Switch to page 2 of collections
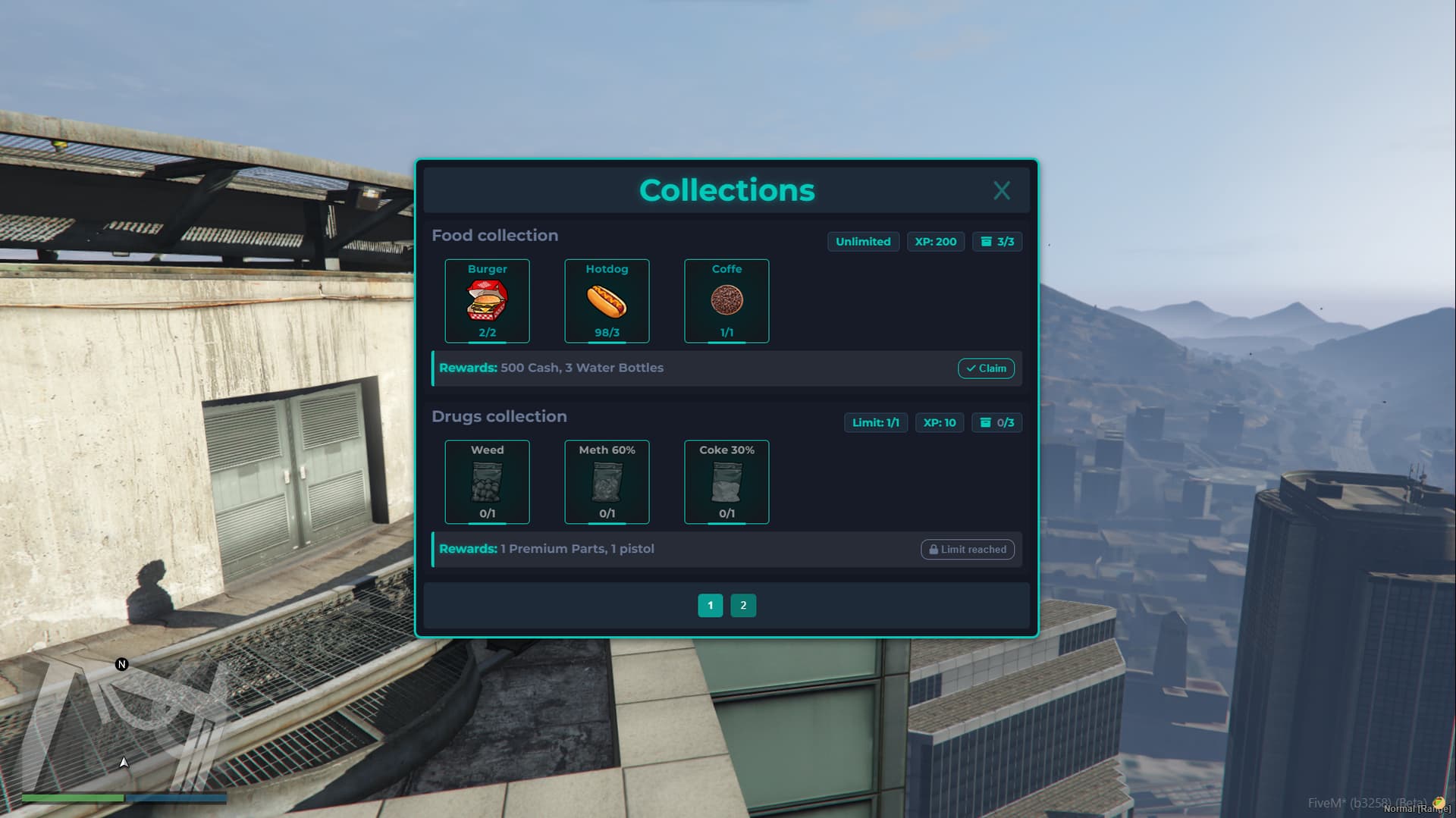Image resolution: width=1456 pixels, height=818 pixels. tap(743, 605)
